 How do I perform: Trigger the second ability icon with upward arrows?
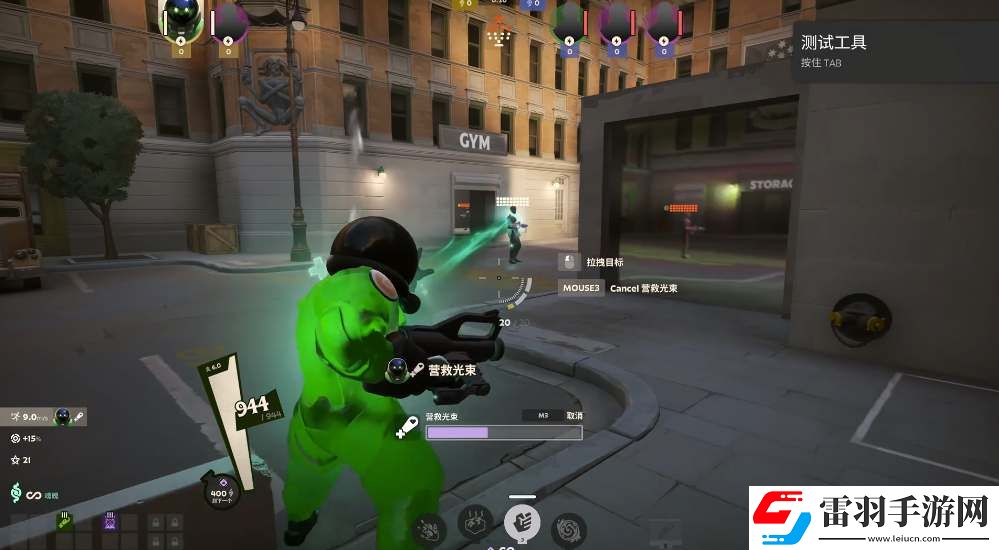pyautogui.click(x=473, y=521)
